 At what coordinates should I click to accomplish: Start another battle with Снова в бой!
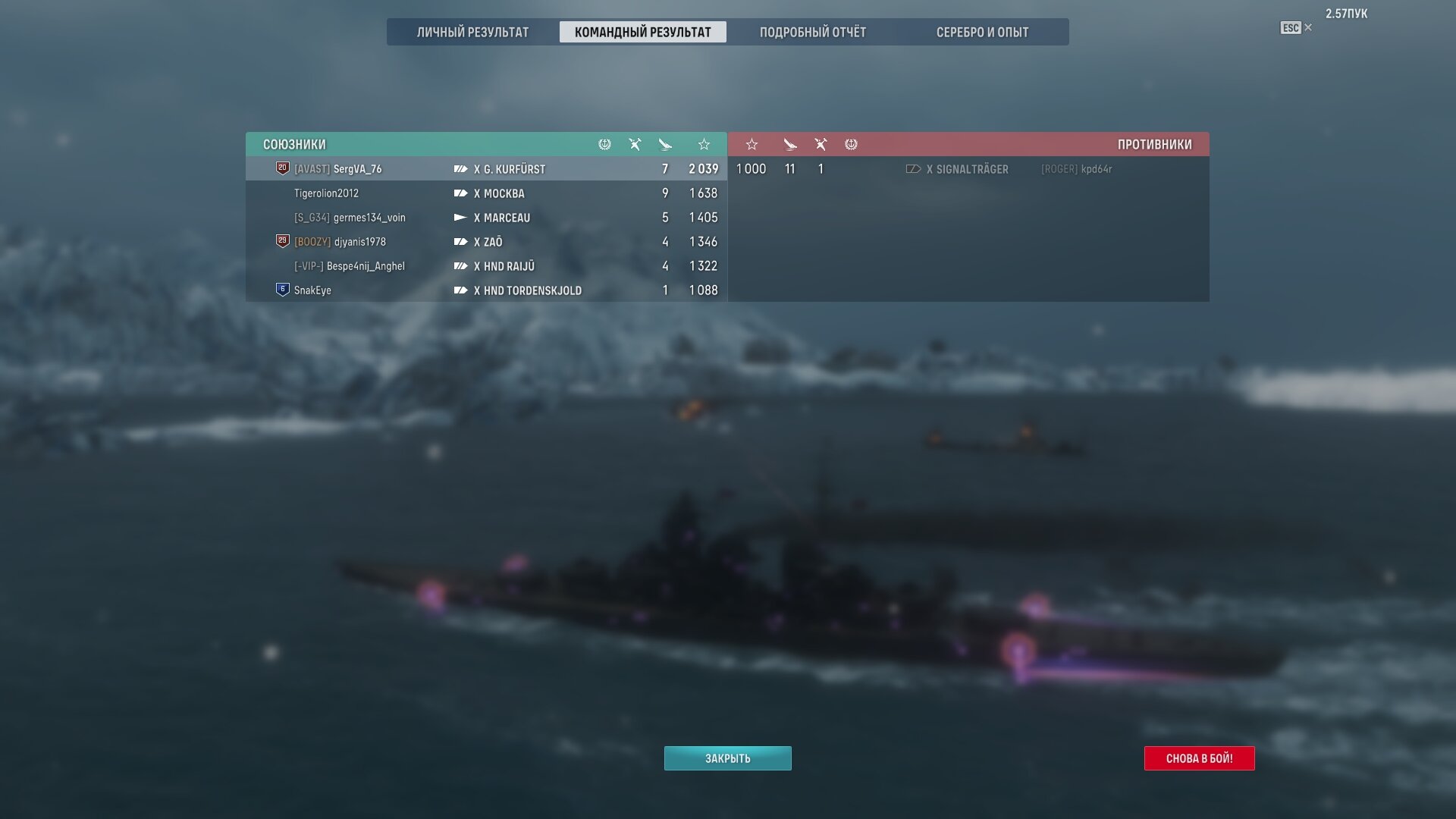click(x=1199, y=758)
